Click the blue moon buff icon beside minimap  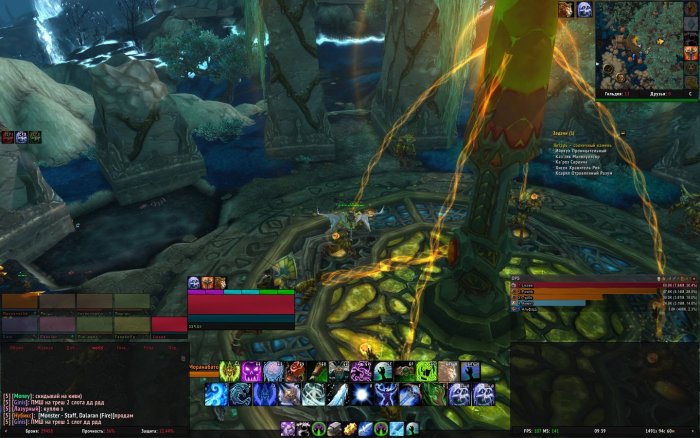point(585,9)
